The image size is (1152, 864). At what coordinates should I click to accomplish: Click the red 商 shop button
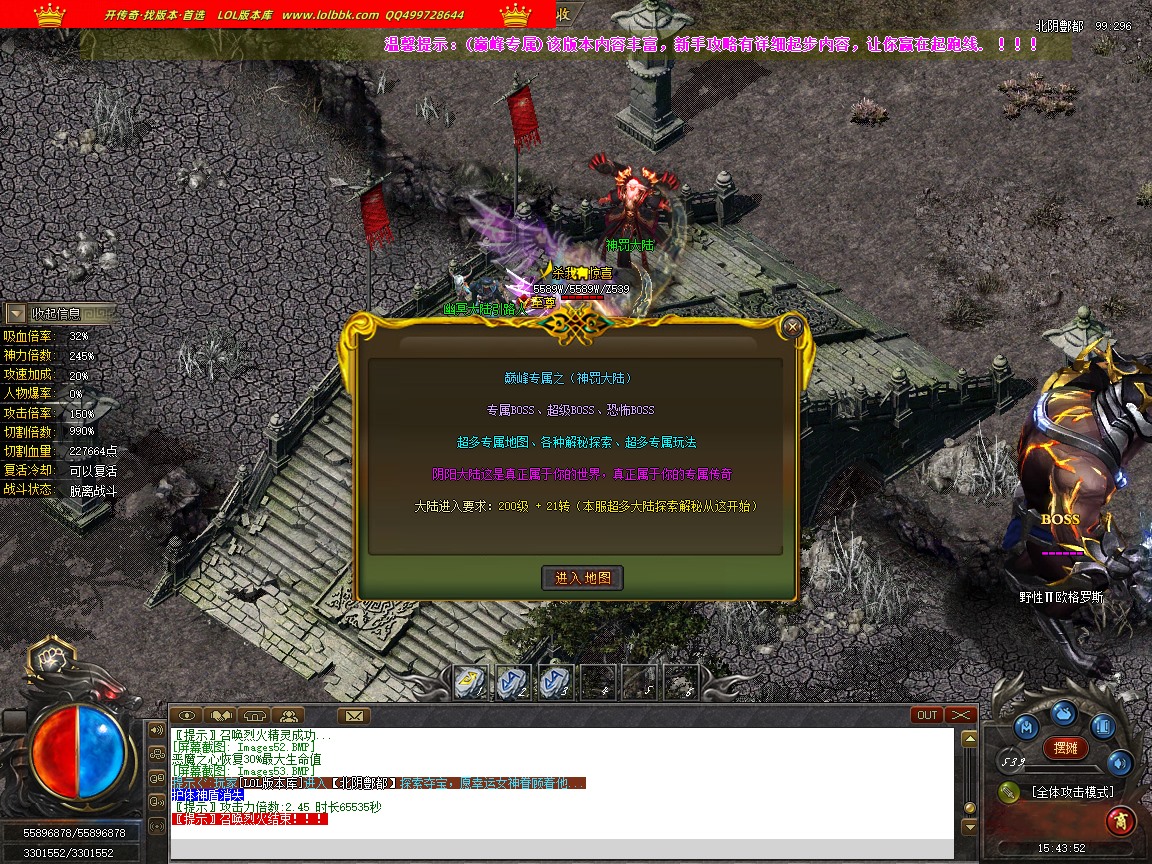pyautogui.click(x=1120, y=821)
